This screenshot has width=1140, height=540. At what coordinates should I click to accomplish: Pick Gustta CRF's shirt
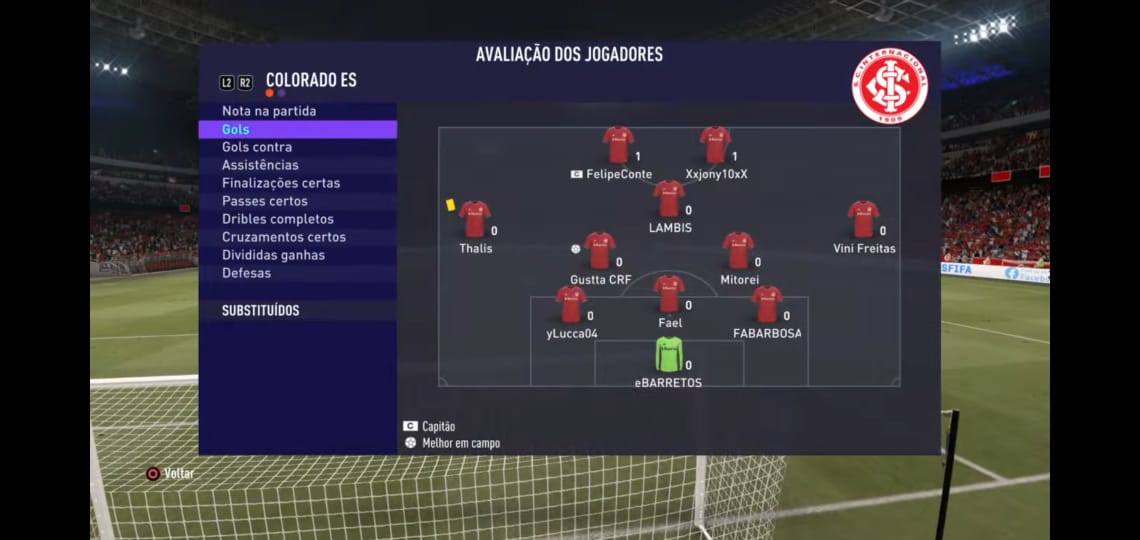coord(599,251)
